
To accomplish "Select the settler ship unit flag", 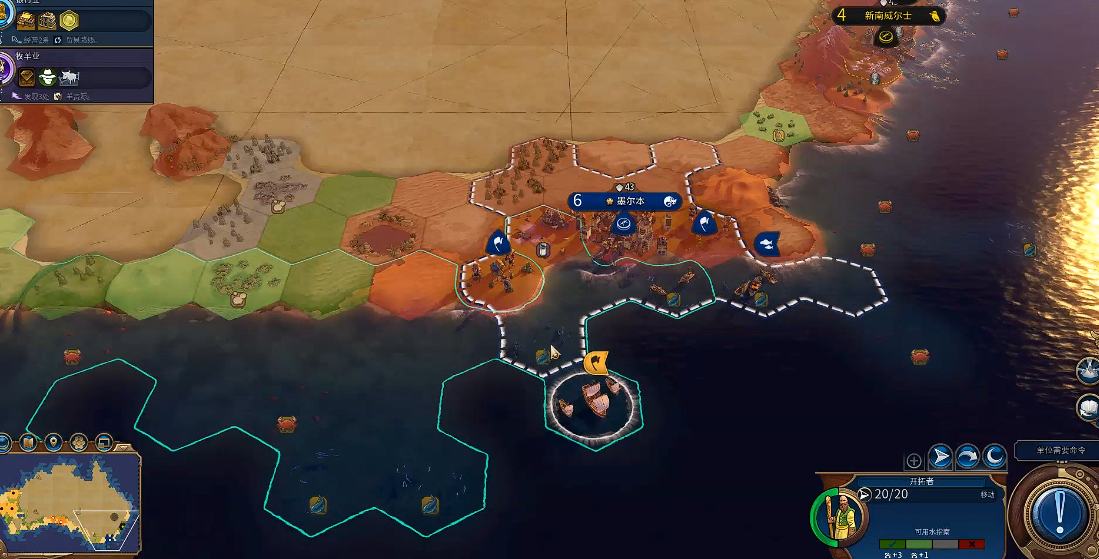I will pyautogui.click(x=597, y=360).
